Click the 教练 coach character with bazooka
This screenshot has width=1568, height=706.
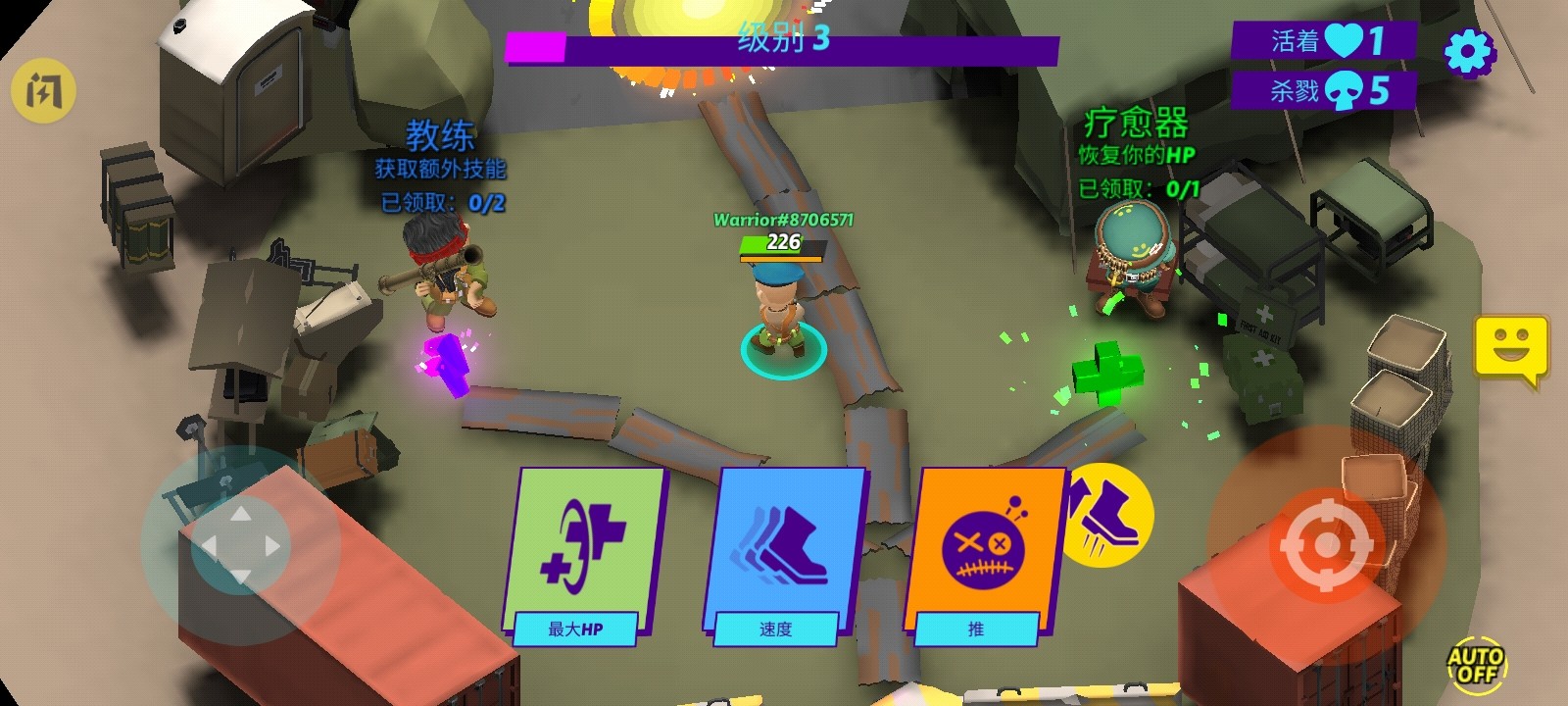coord(441,275)
